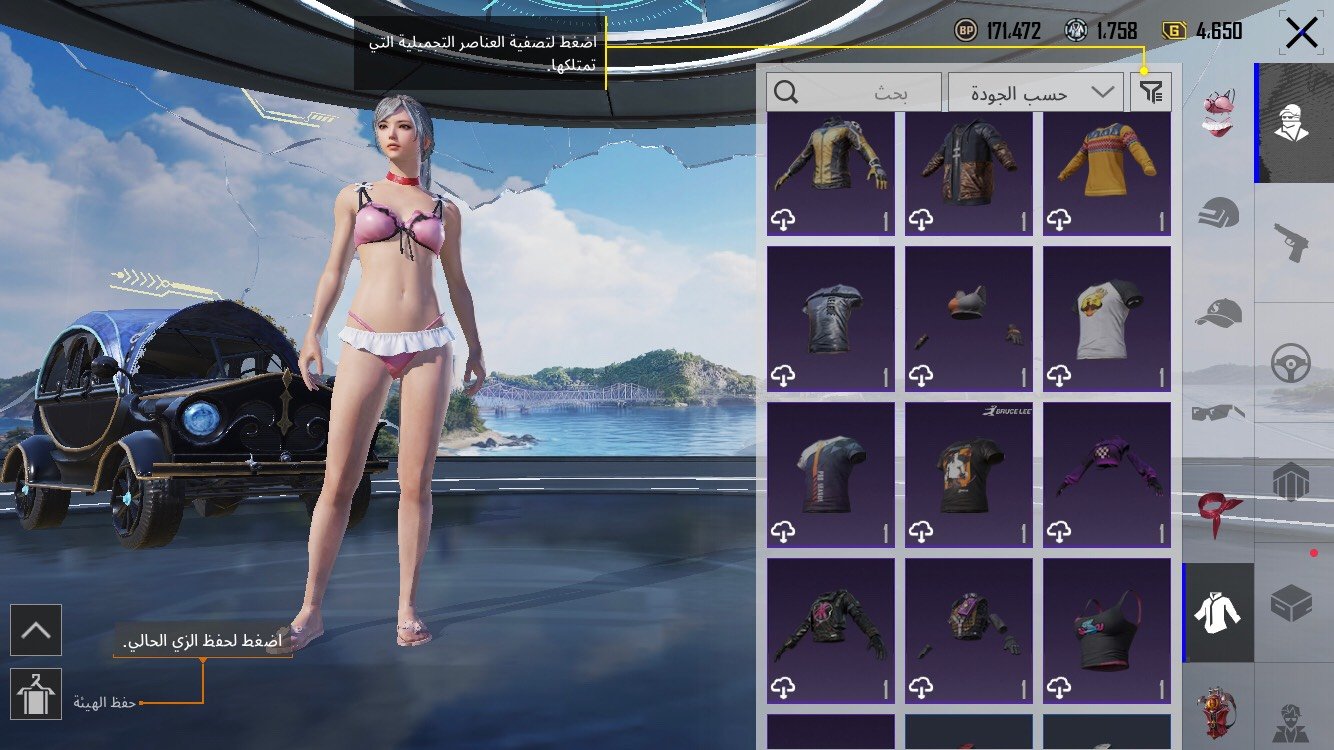Select the helmet category icon
1334x750 pixels.
click(1219, 213)
